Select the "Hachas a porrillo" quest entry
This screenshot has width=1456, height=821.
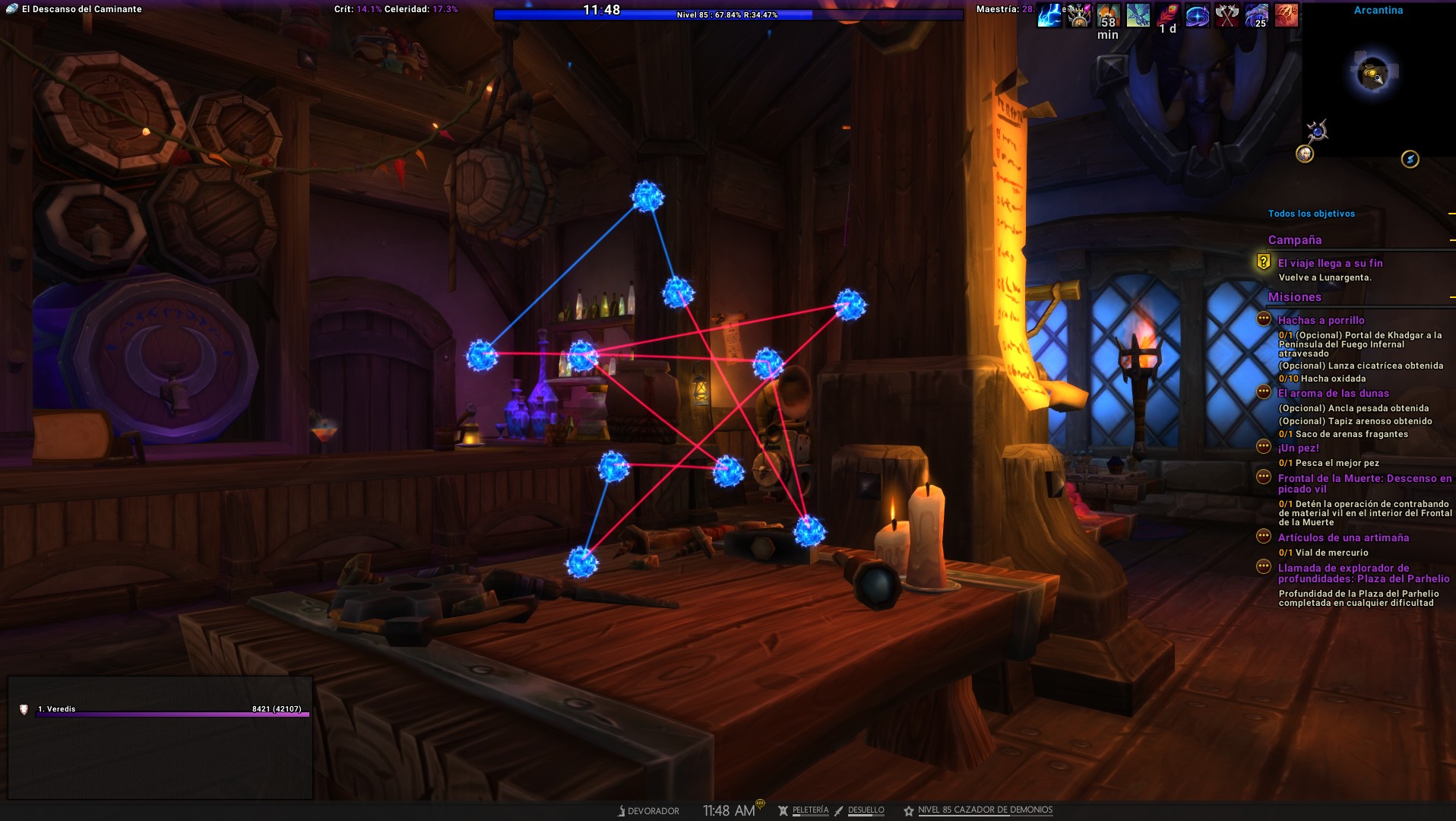tap(1321, 320)
